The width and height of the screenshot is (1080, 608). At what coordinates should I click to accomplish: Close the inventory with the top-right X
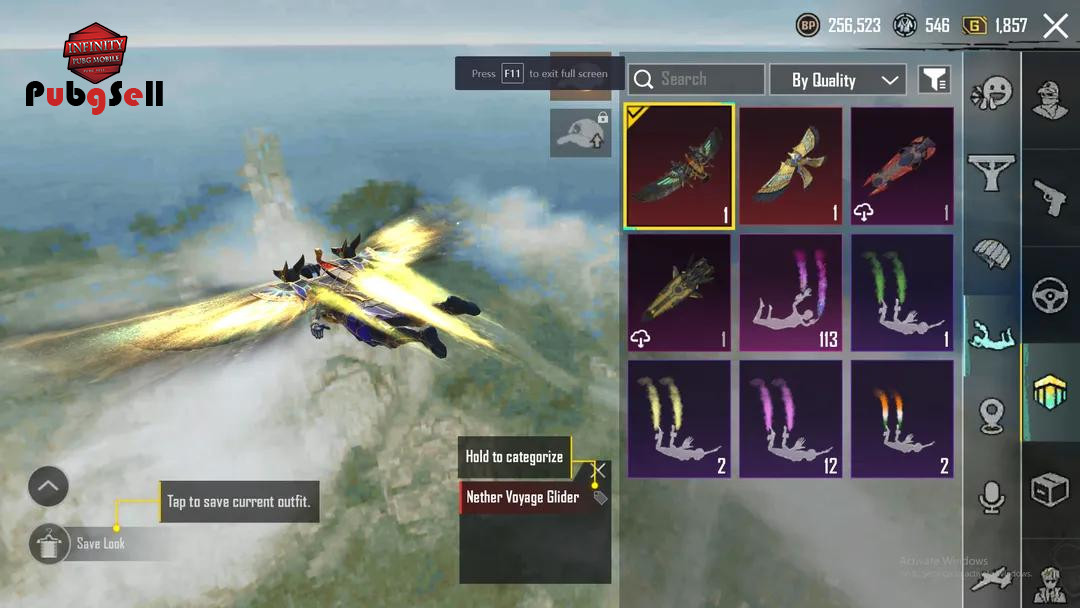click(1055, 26)
